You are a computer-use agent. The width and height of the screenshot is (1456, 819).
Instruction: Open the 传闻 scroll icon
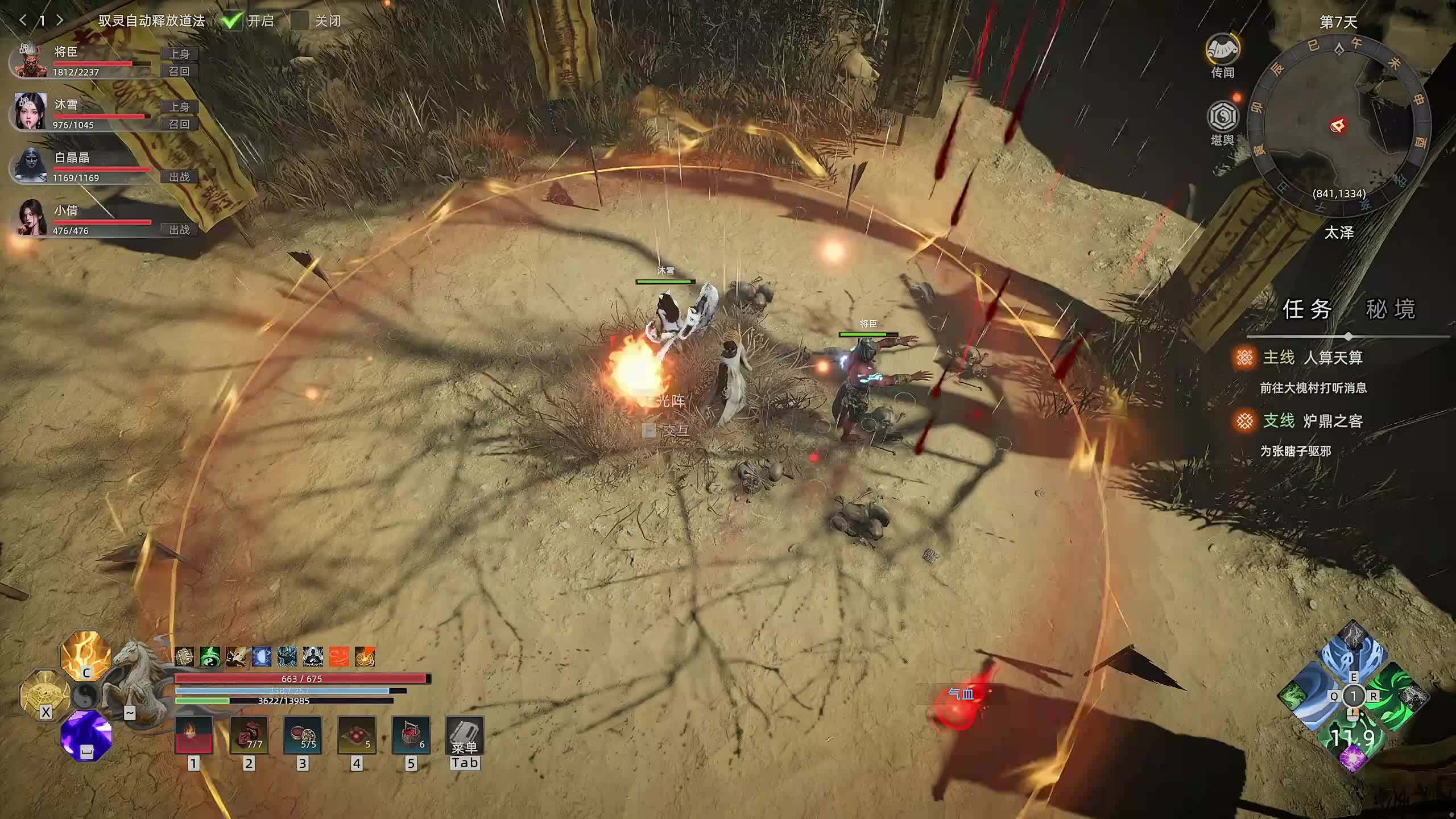1223,52
